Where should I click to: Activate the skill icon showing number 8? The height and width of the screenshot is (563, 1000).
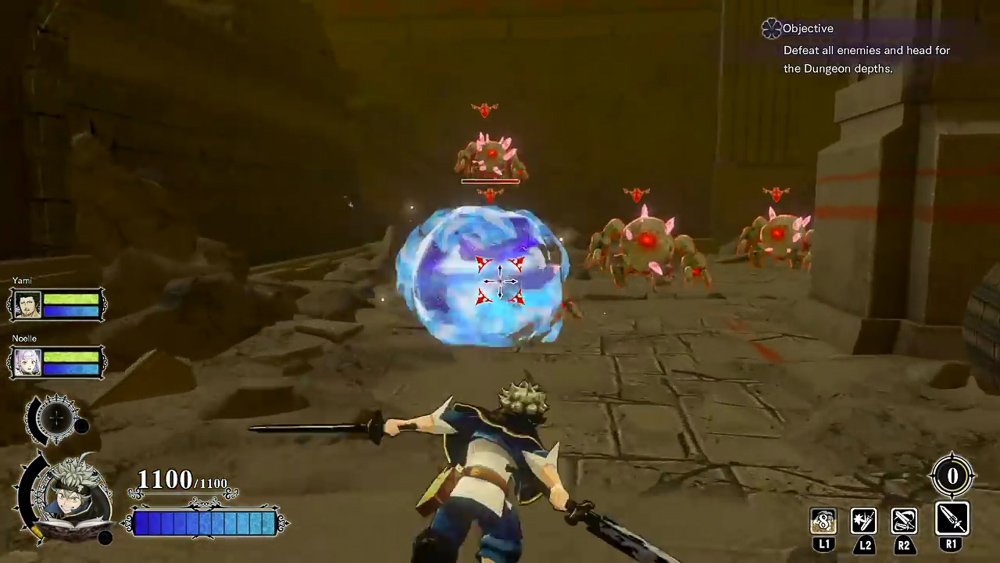click(x=823, y=520)
